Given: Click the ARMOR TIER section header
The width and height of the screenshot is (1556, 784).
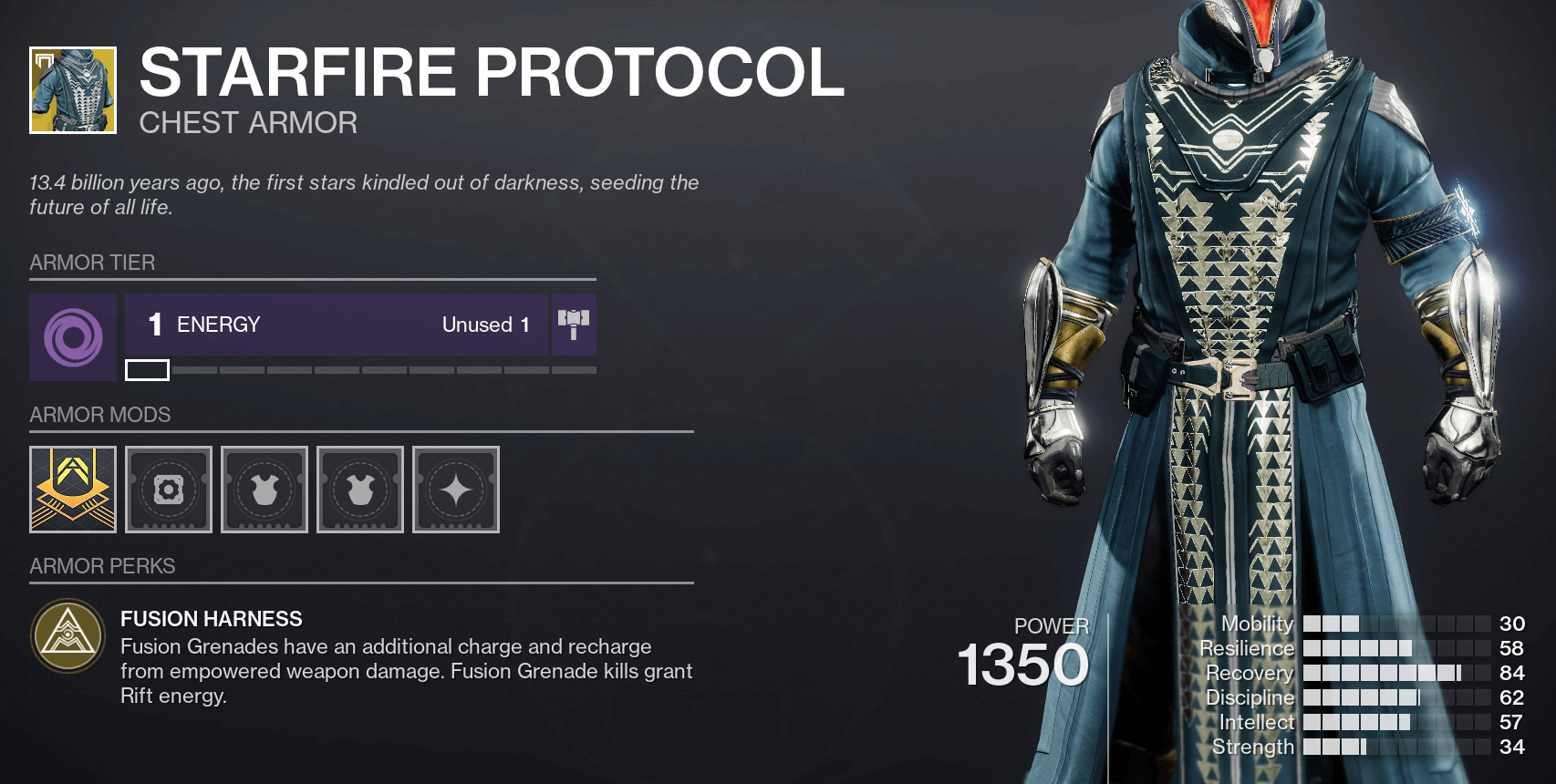Looking at the screenshot, I should (92, 263).
